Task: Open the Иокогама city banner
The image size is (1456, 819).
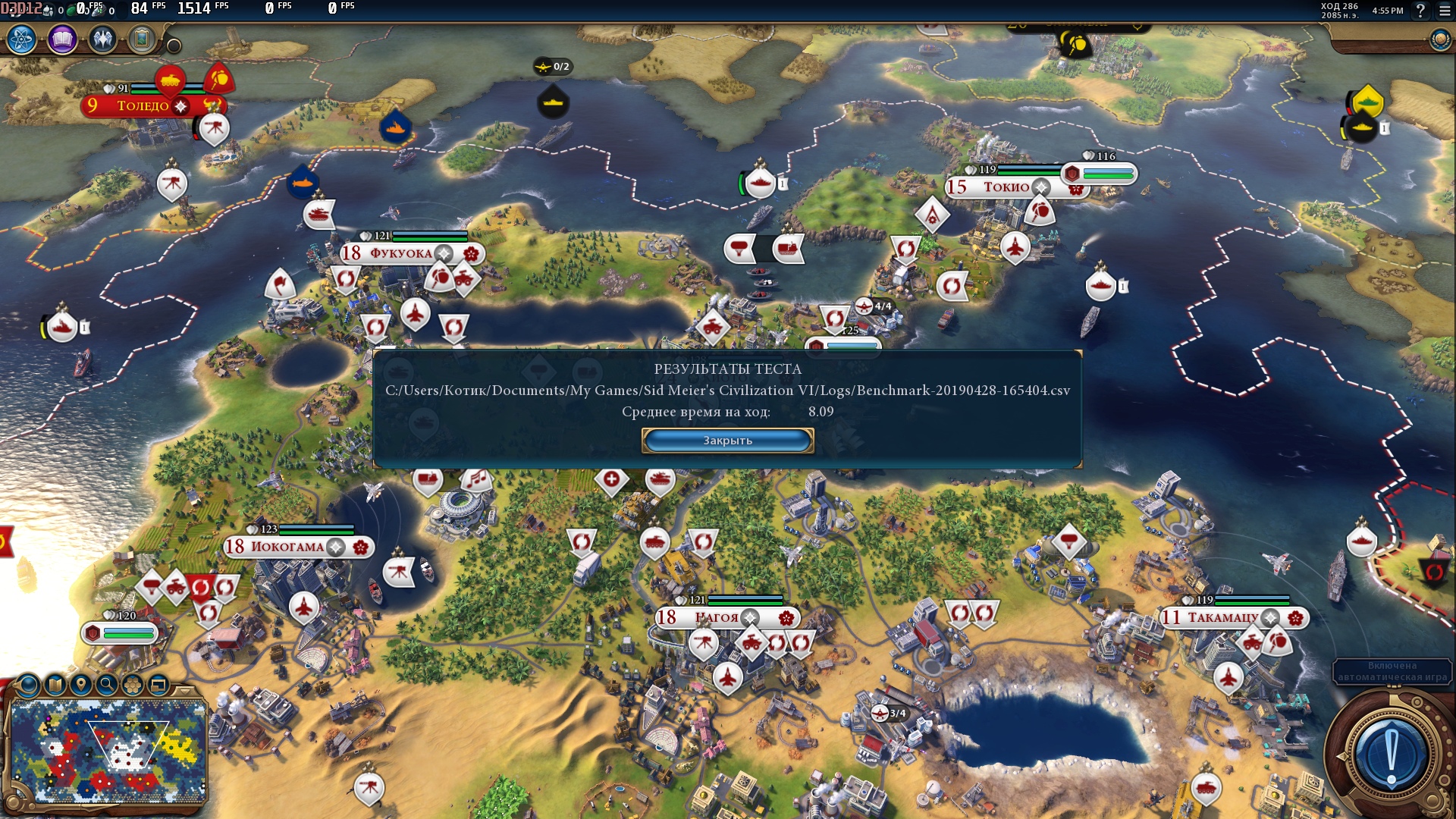Action: pyautogui.click(x=287, y=547)
